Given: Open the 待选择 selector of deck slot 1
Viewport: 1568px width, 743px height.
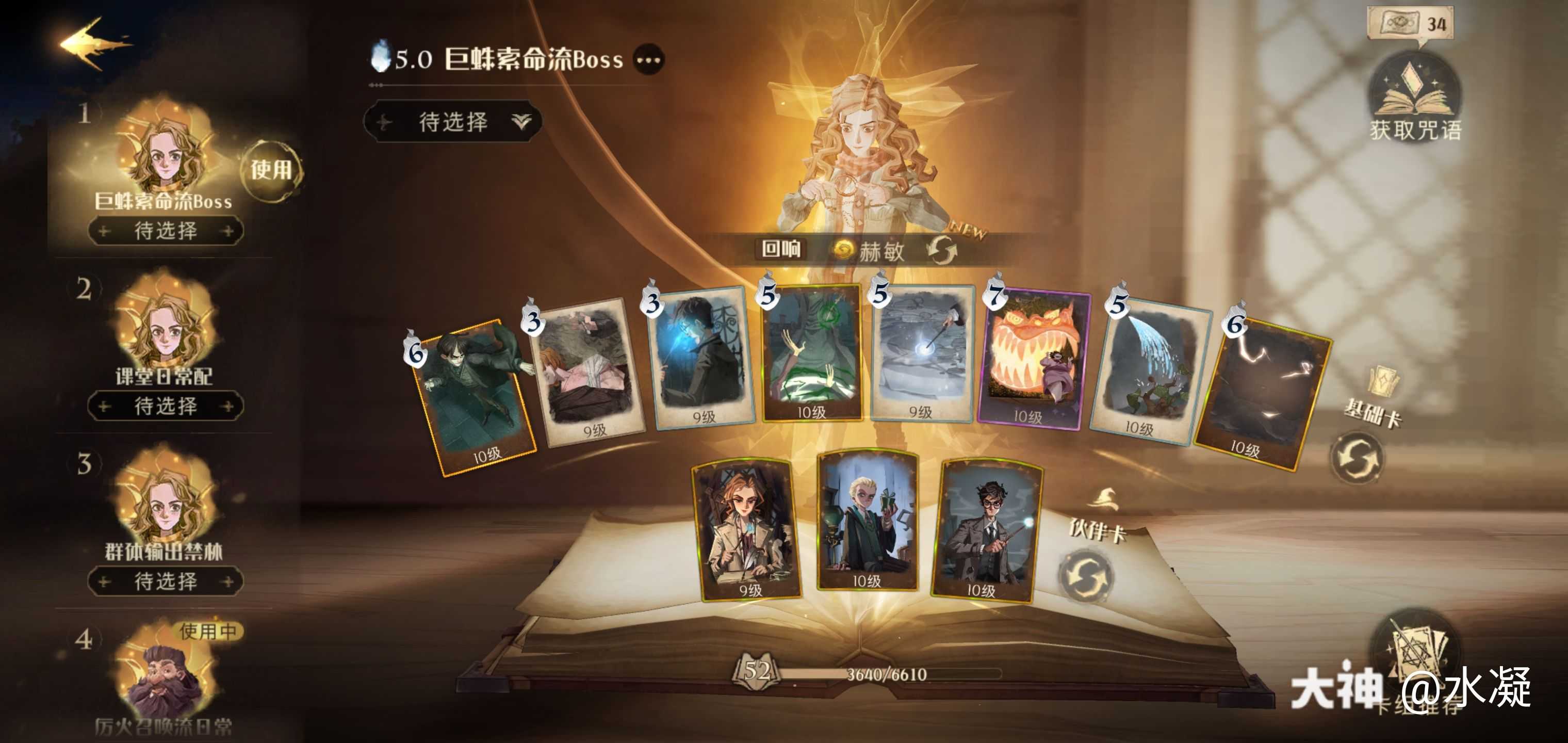Looking at the screenshot, I should [x=166, y=229].
